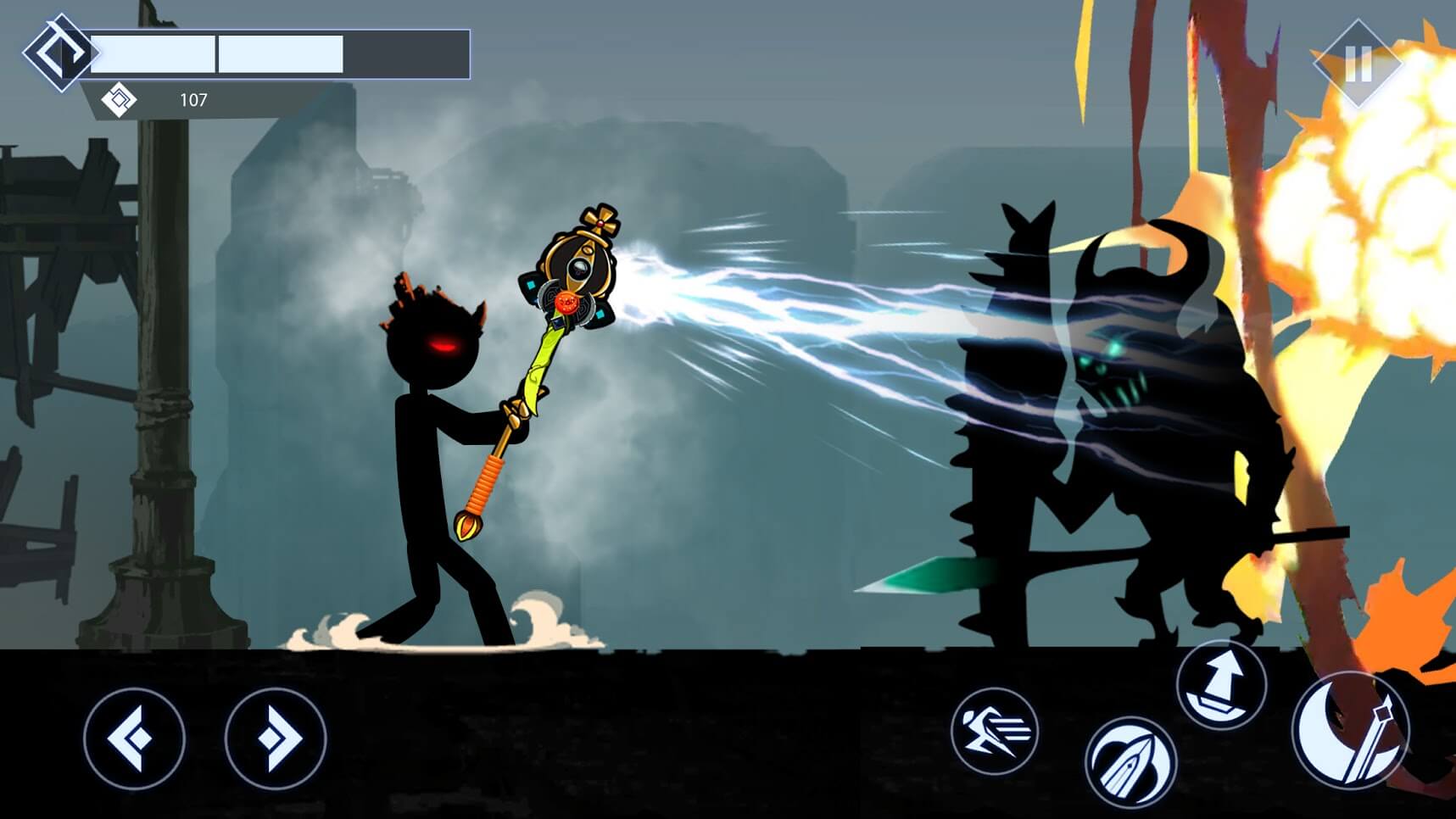Tap the 107 currency counter
The height and width of the screenshot is (819, 1456).
193,100
